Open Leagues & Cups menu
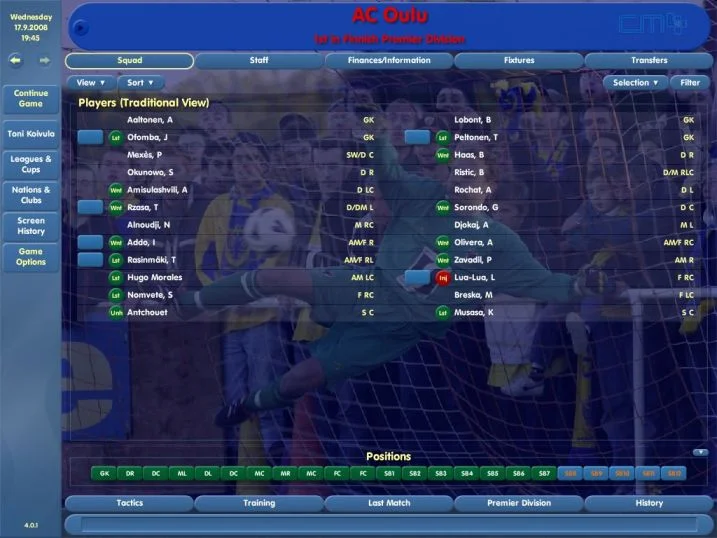Image resolution: width=717 pixels, height=538 pixels. coord(30,163)
